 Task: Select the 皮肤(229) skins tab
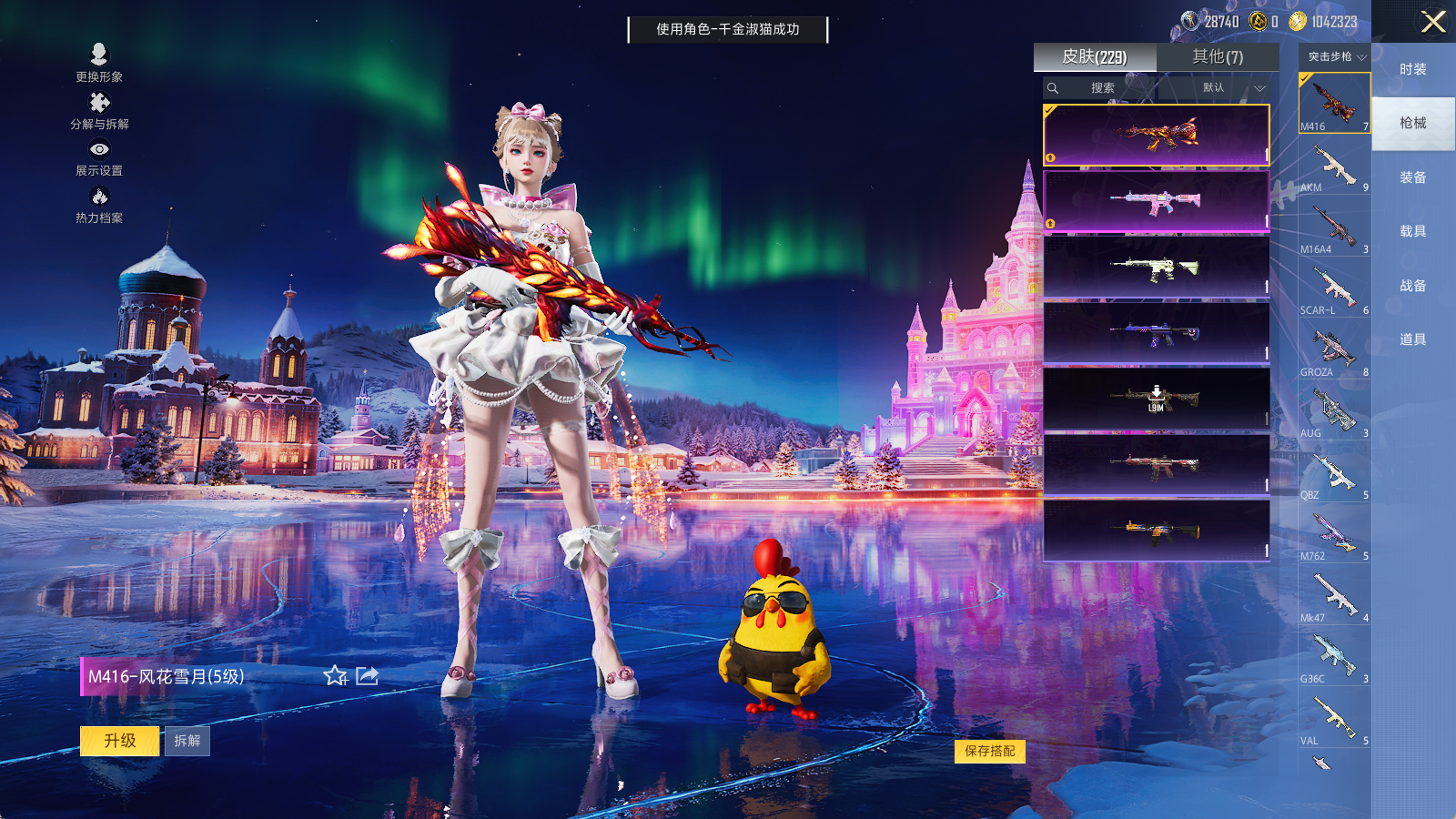[1094, 56]
